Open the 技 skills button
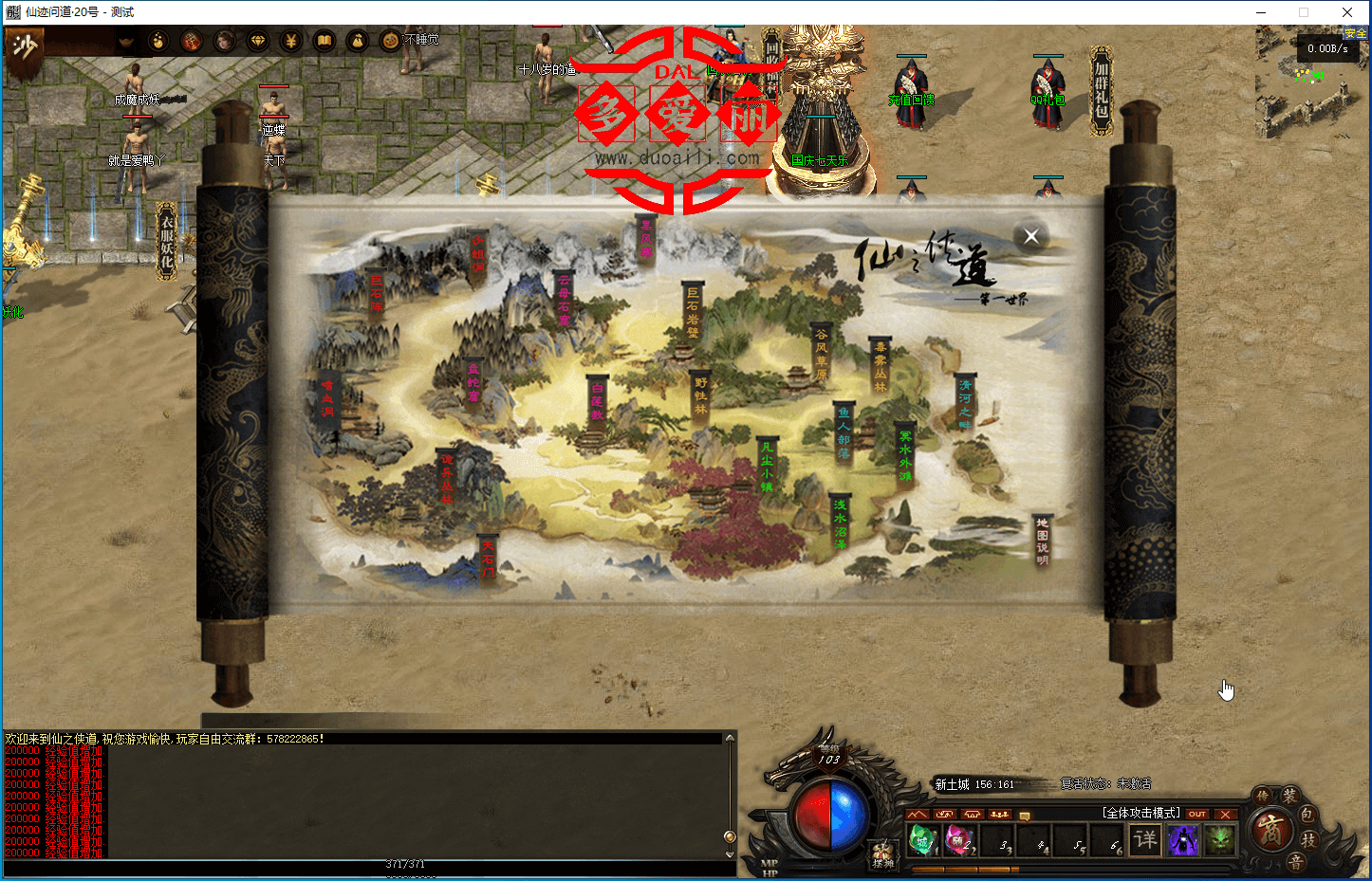 (x=1309, y=839)
